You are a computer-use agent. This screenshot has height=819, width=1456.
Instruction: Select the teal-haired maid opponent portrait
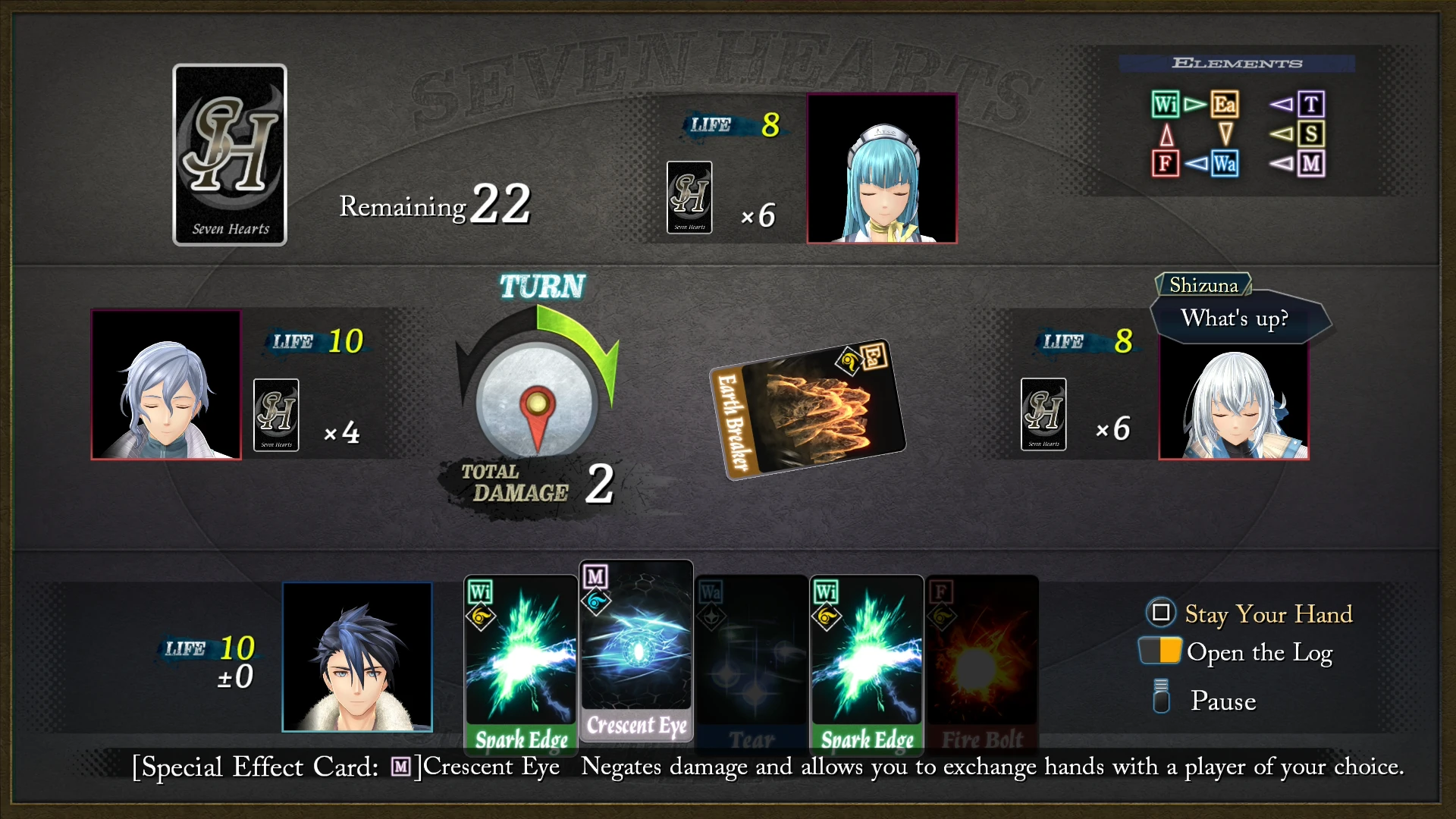(882, 168)
